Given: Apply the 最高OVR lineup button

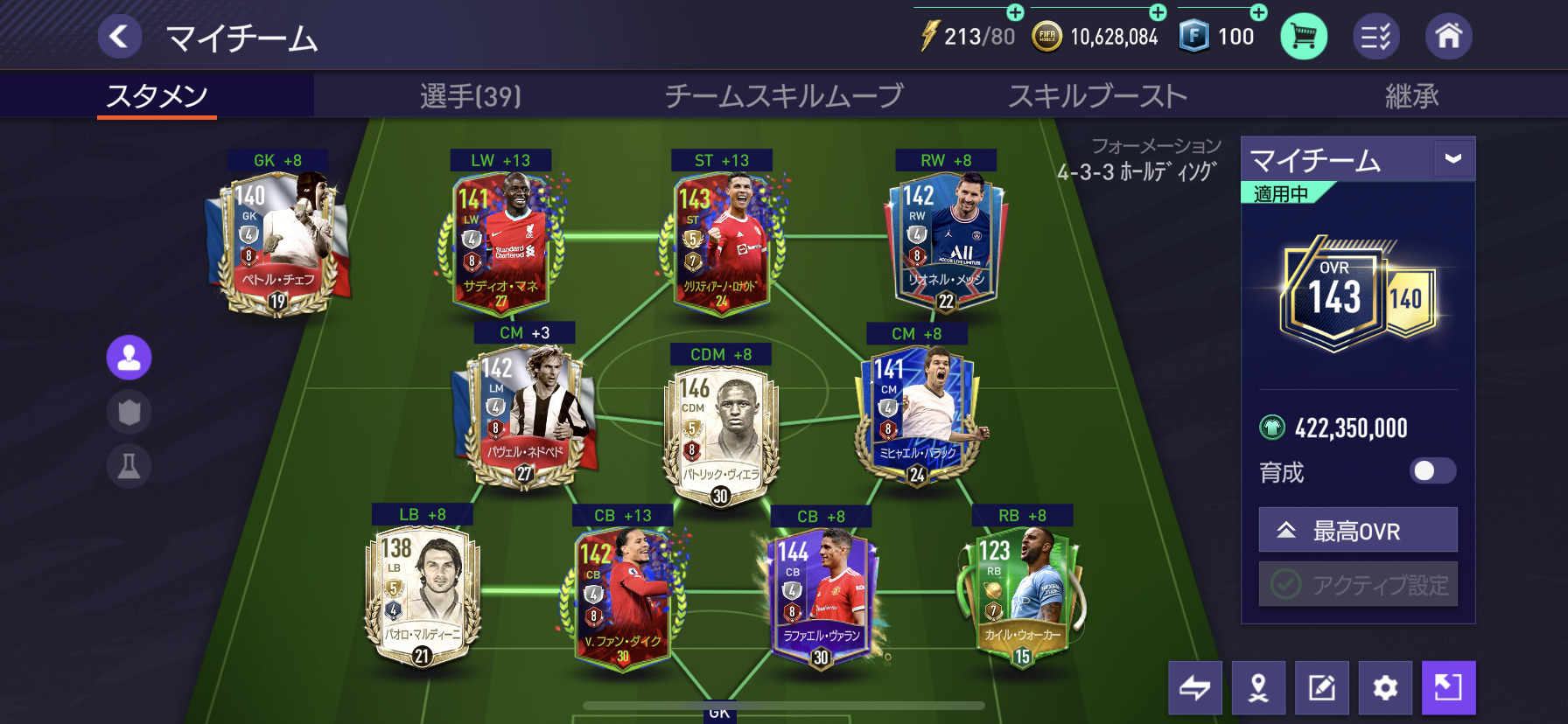Looking at the screenshot, I should [x=1358, y=530].
